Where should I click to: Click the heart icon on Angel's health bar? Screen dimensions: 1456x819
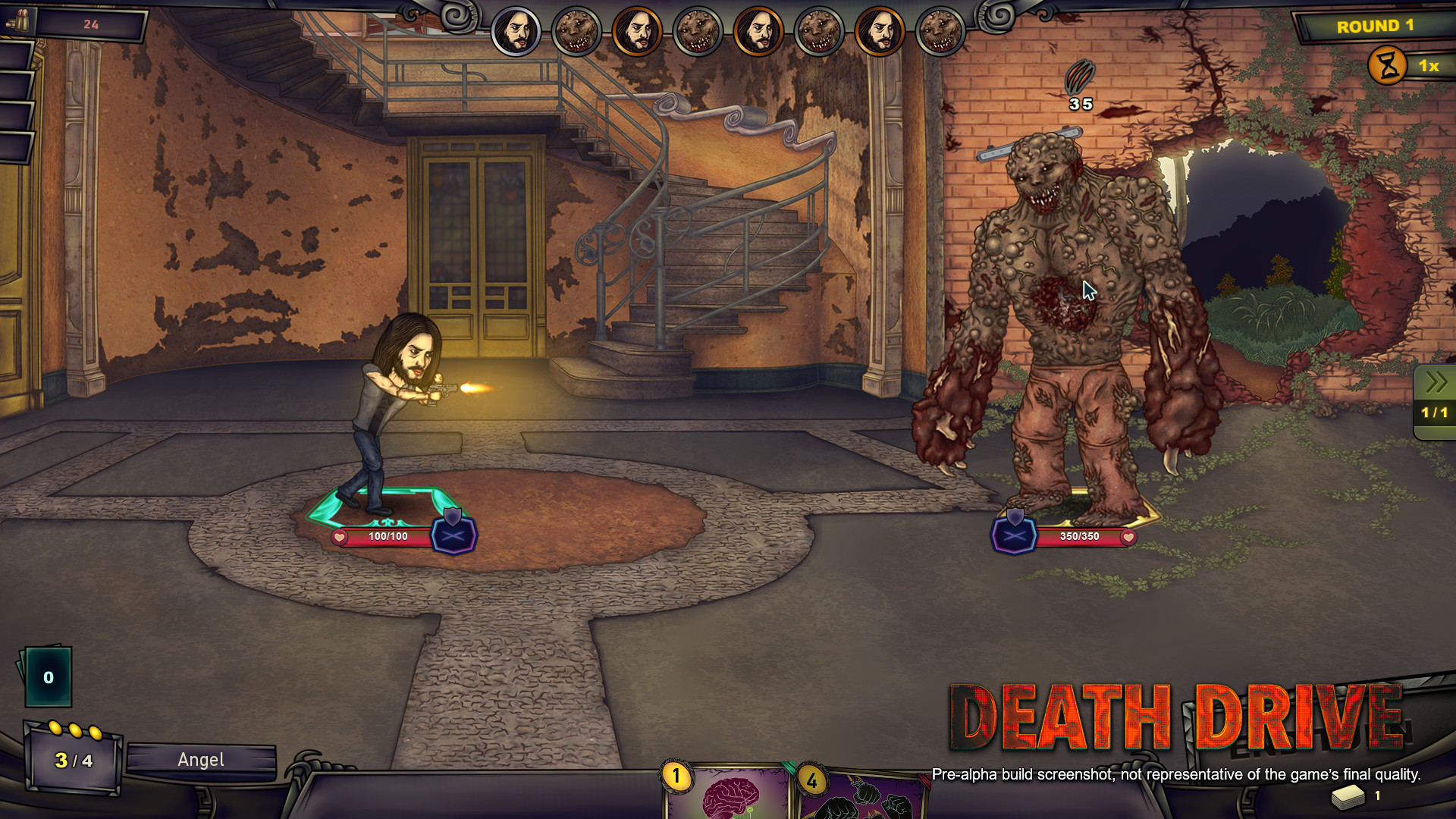pyautogui.click(x=339, y=538)
